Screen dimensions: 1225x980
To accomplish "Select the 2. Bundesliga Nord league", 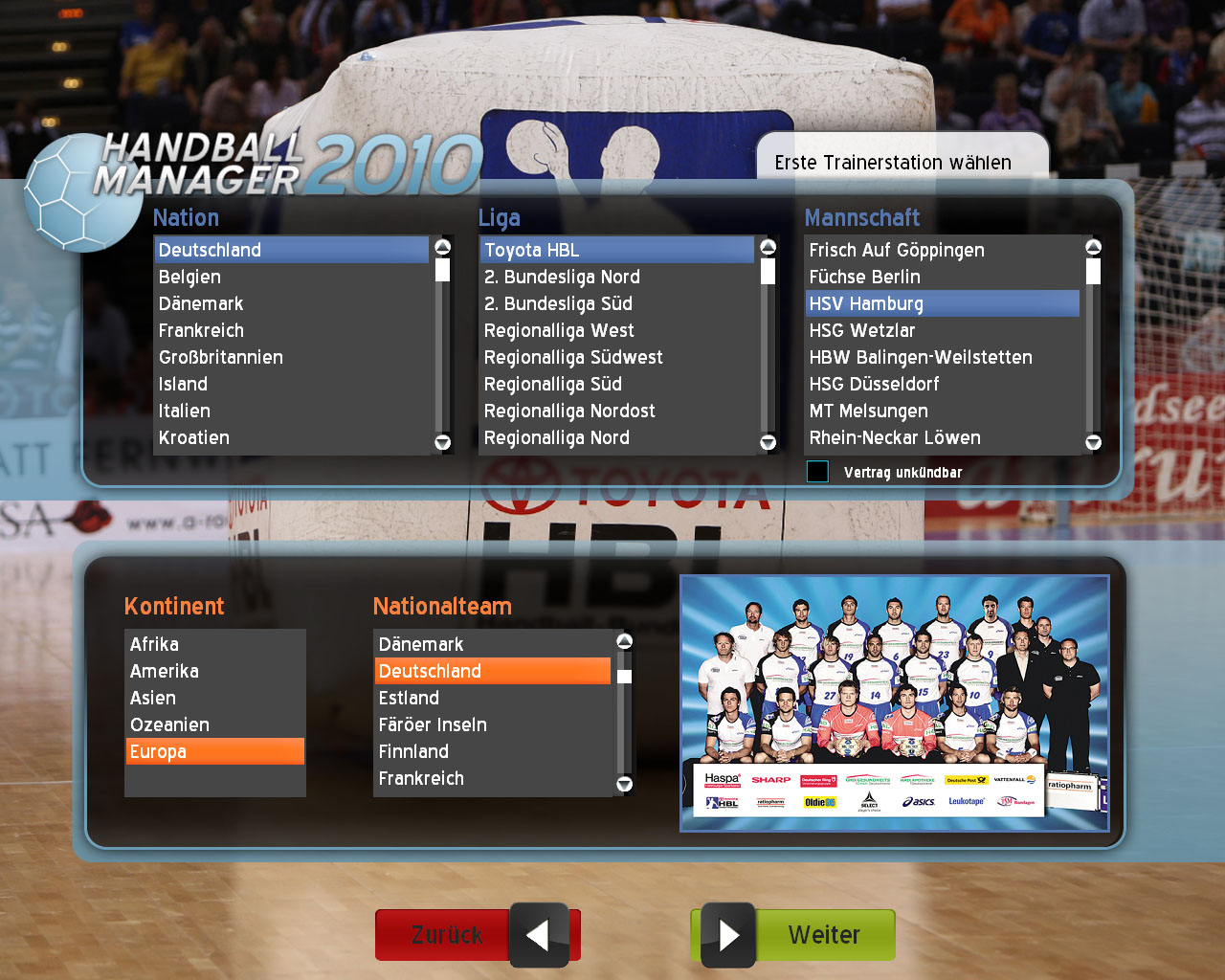I will coord(562,278).
